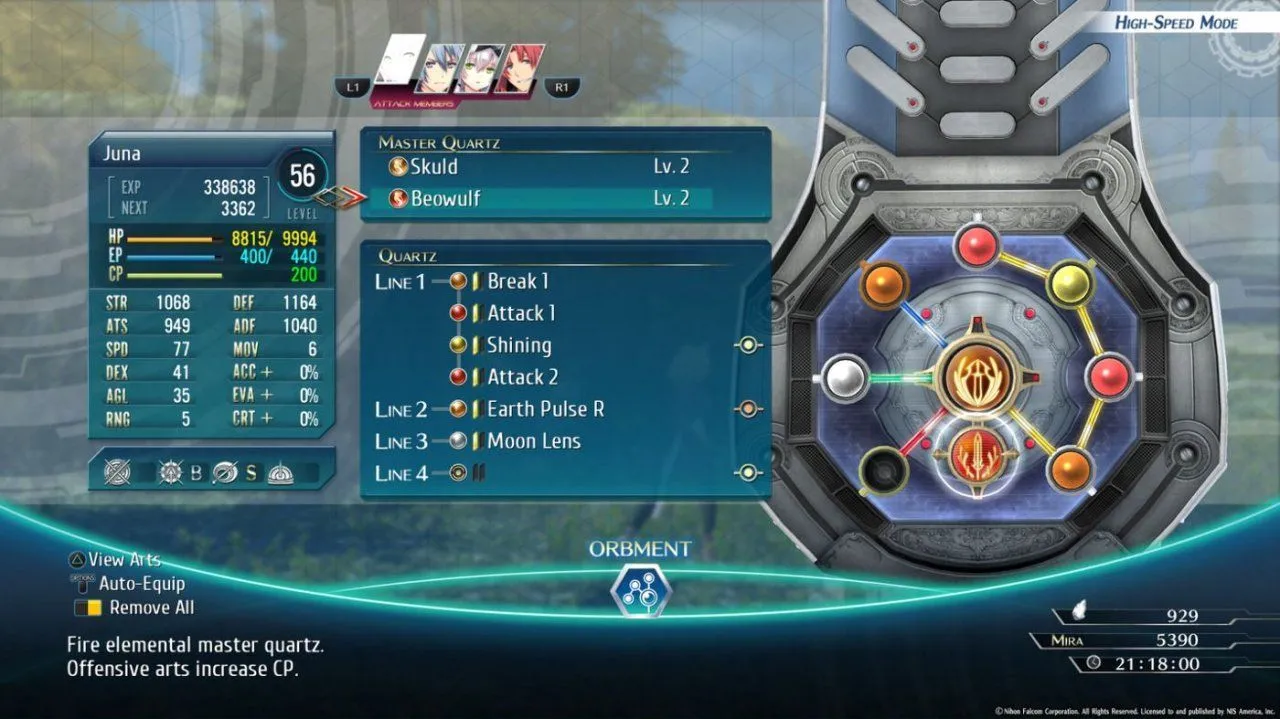Select the Shining quartz entry
Image resolution: width=1280 pixels, height=719 pixels.
(518, 345)
